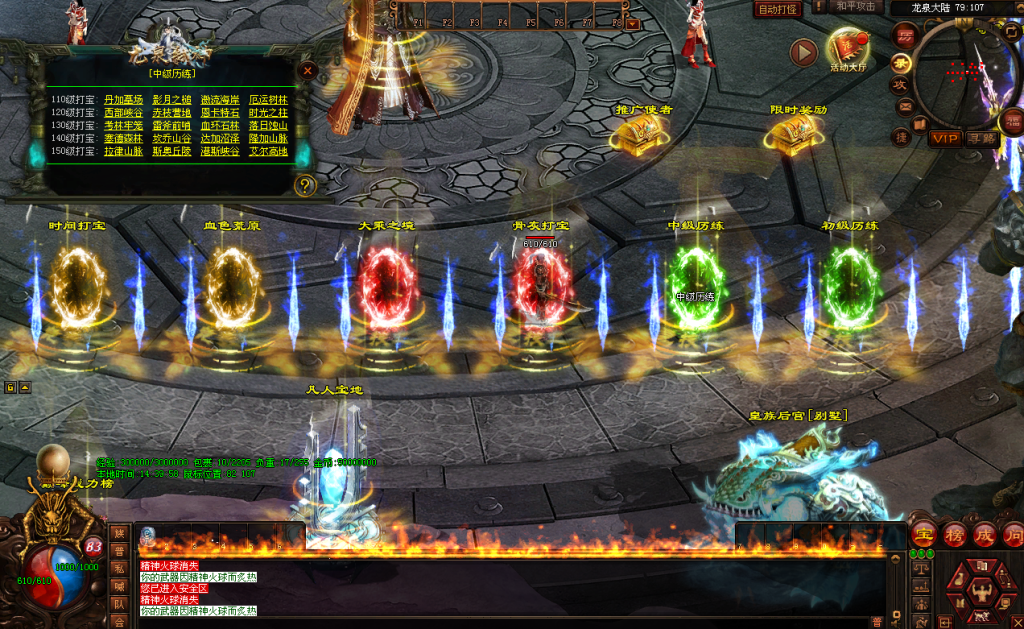Screen dimensions: 1024x629
Task: Click the round play arrow button
Action: 803,52
